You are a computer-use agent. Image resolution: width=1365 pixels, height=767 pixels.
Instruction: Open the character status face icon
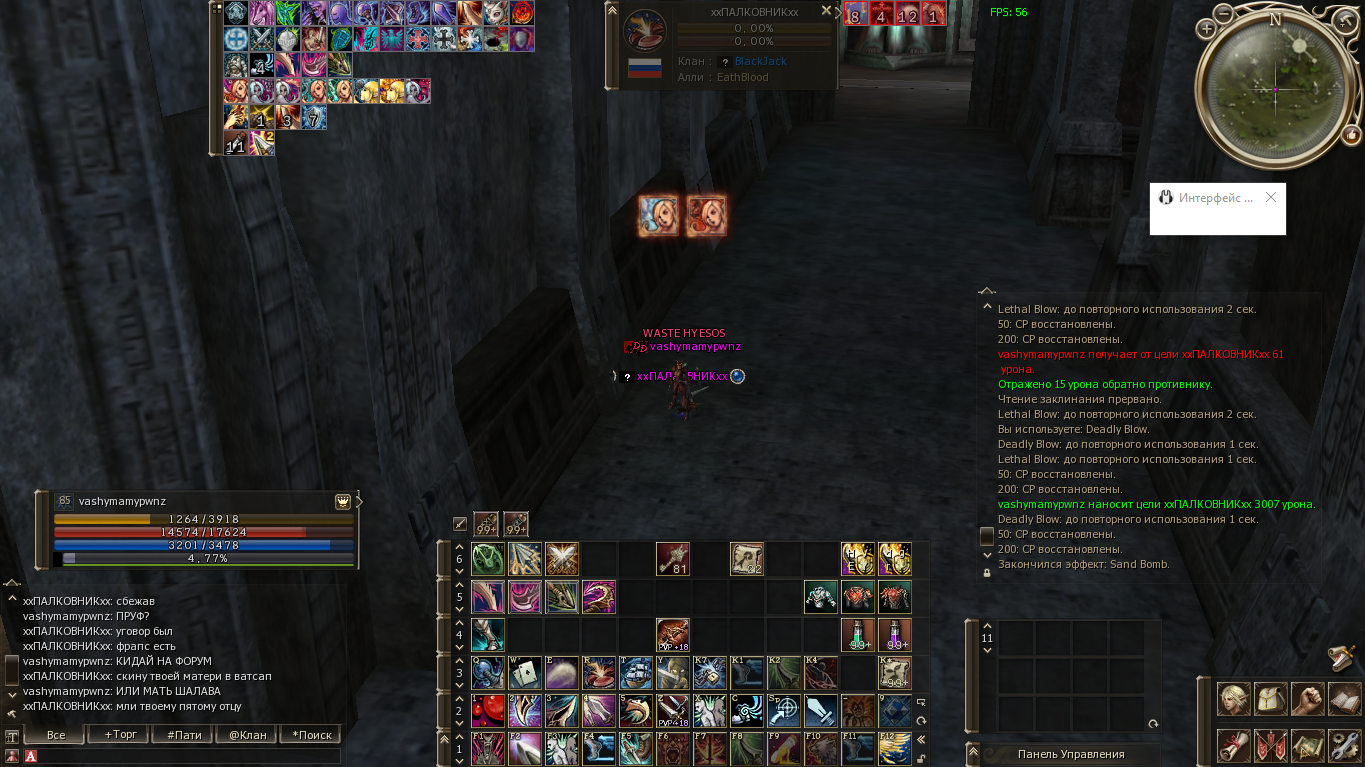point(1233,698)
